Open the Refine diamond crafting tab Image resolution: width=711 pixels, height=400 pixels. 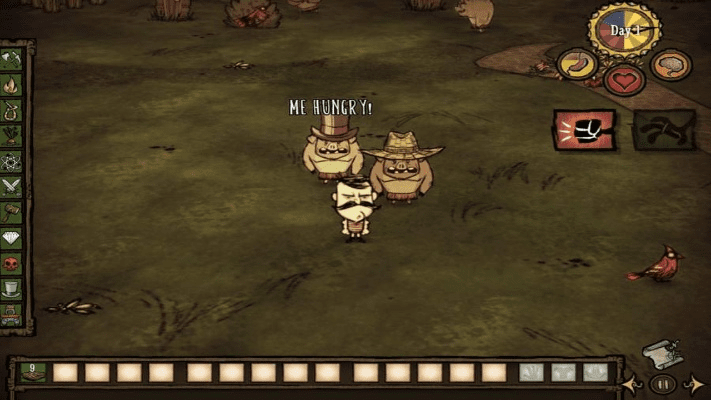pos(12,237)
